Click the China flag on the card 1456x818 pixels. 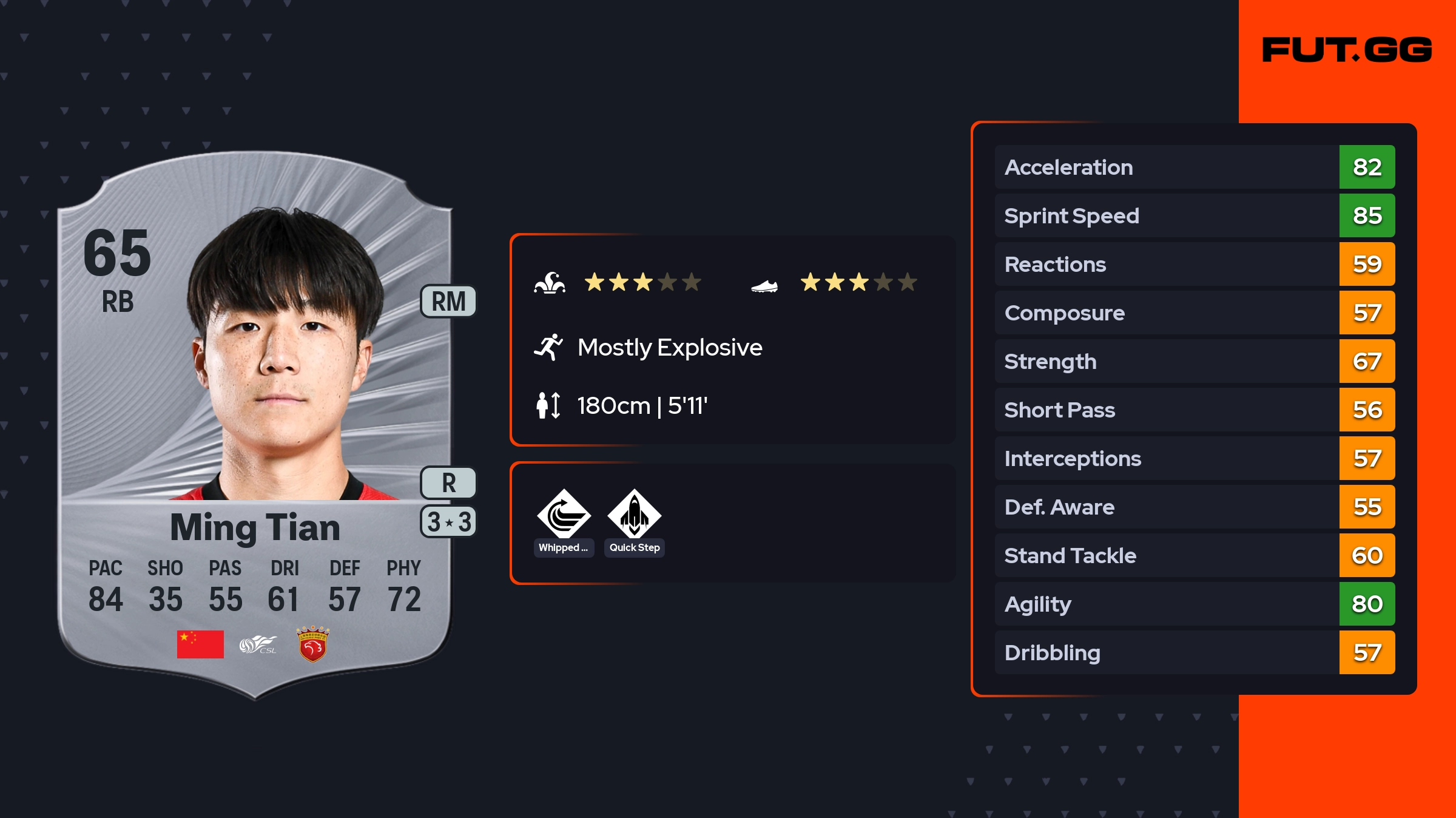pyautogui.click(x=200, y=644)
